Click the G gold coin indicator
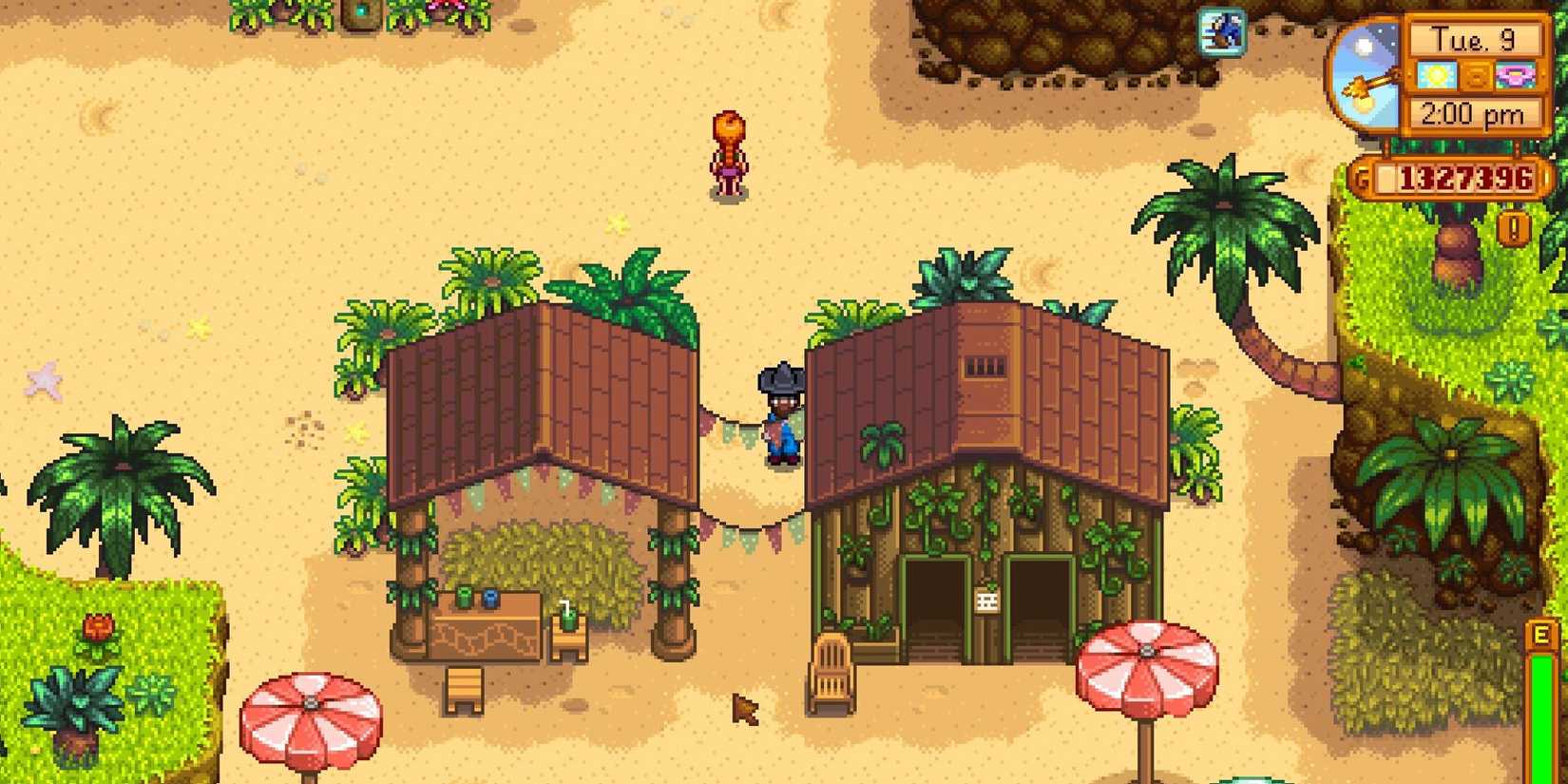Screen dimensions: 1568x784 tap(1361, 178)
